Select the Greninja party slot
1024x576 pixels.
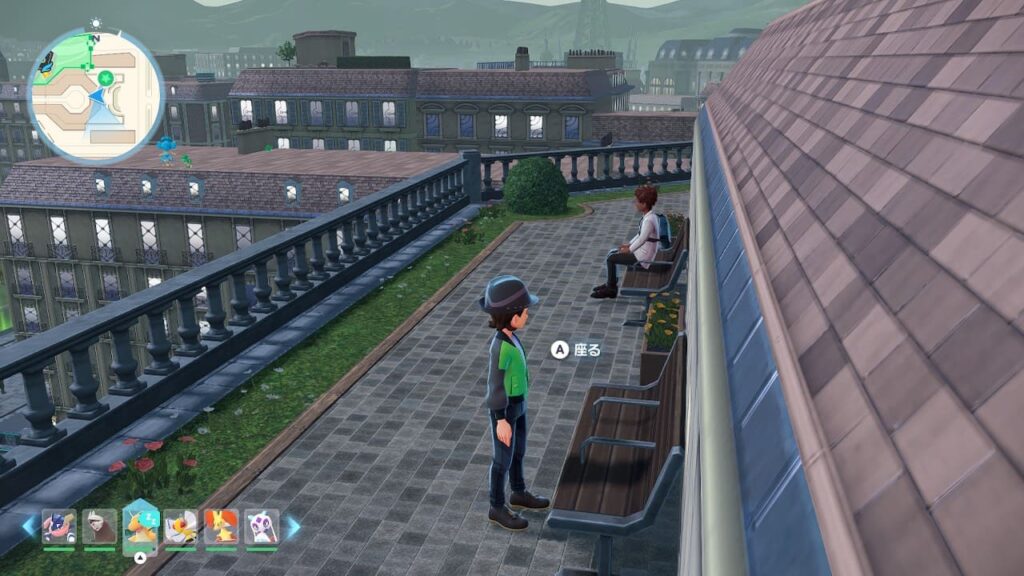(59, 526)
